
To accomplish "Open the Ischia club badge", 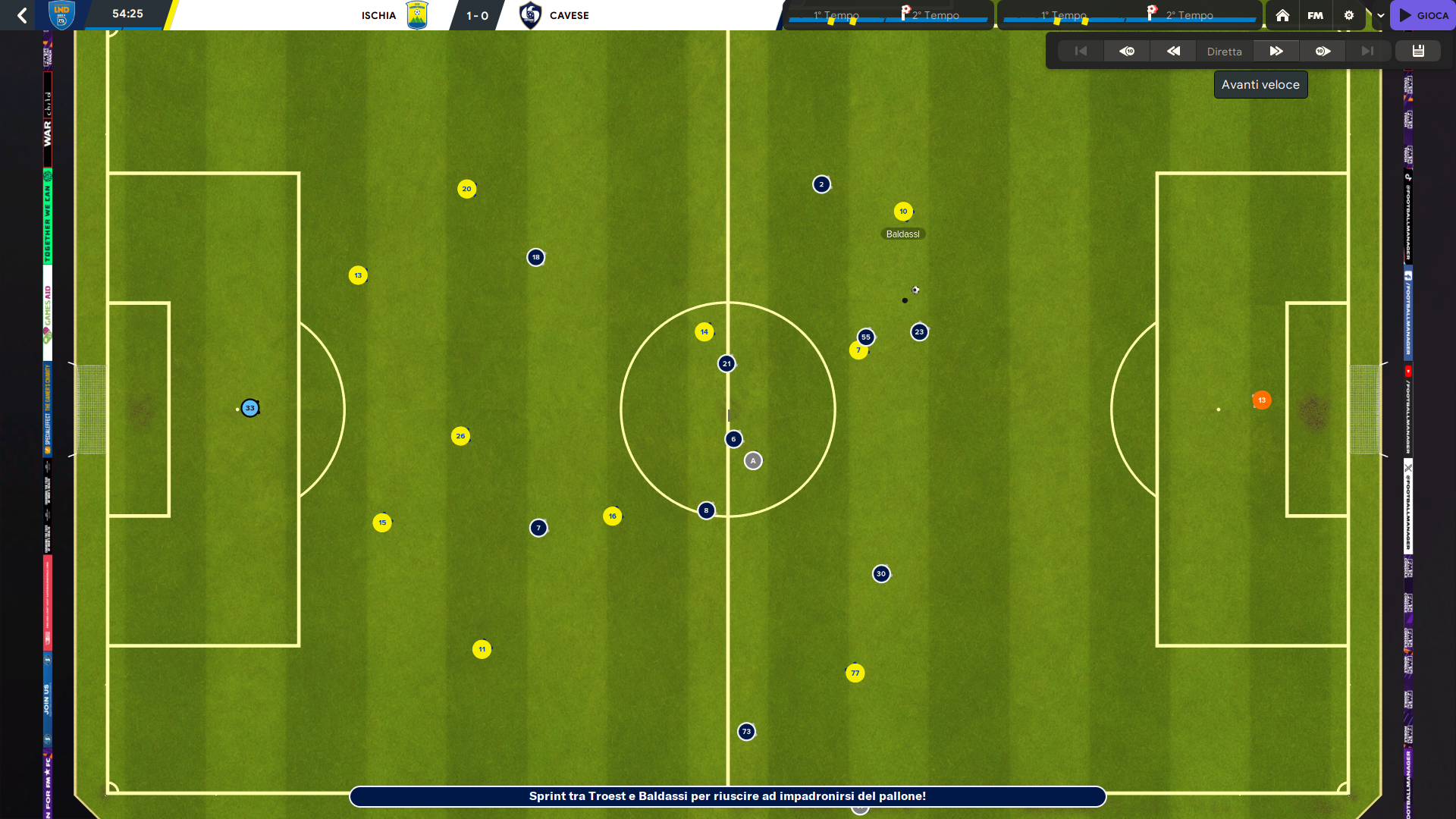I will (x=417, y=15).
